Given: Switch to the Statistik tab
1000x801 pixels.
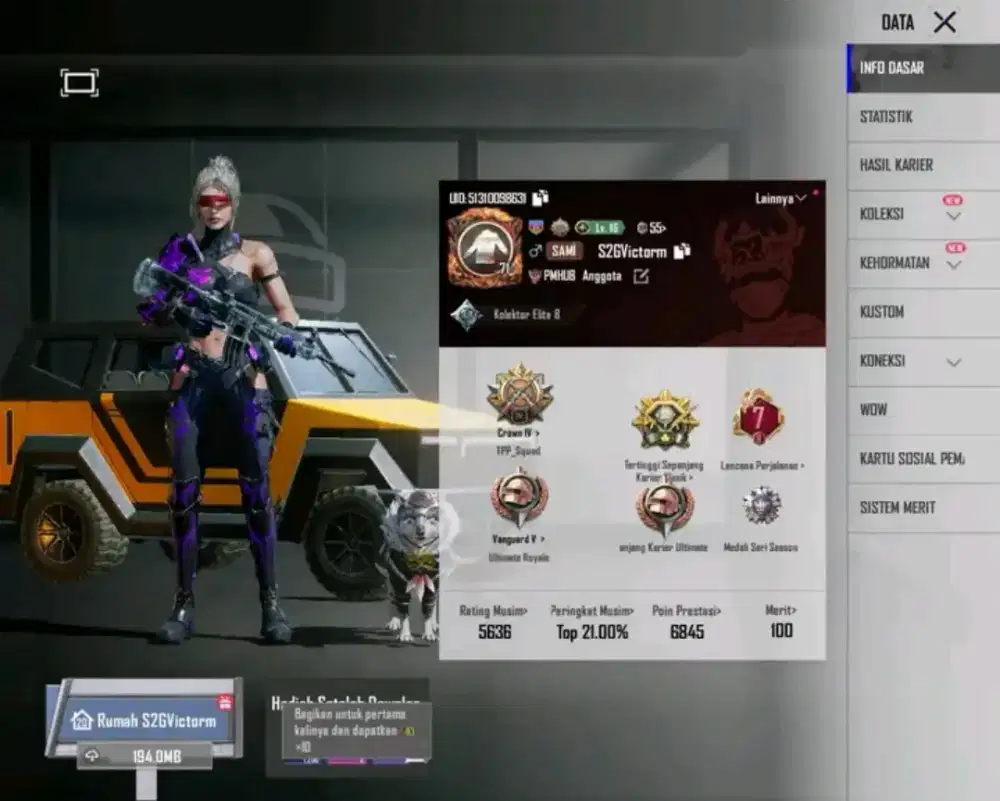Looking at the screenshot, I should click(886, 117).
